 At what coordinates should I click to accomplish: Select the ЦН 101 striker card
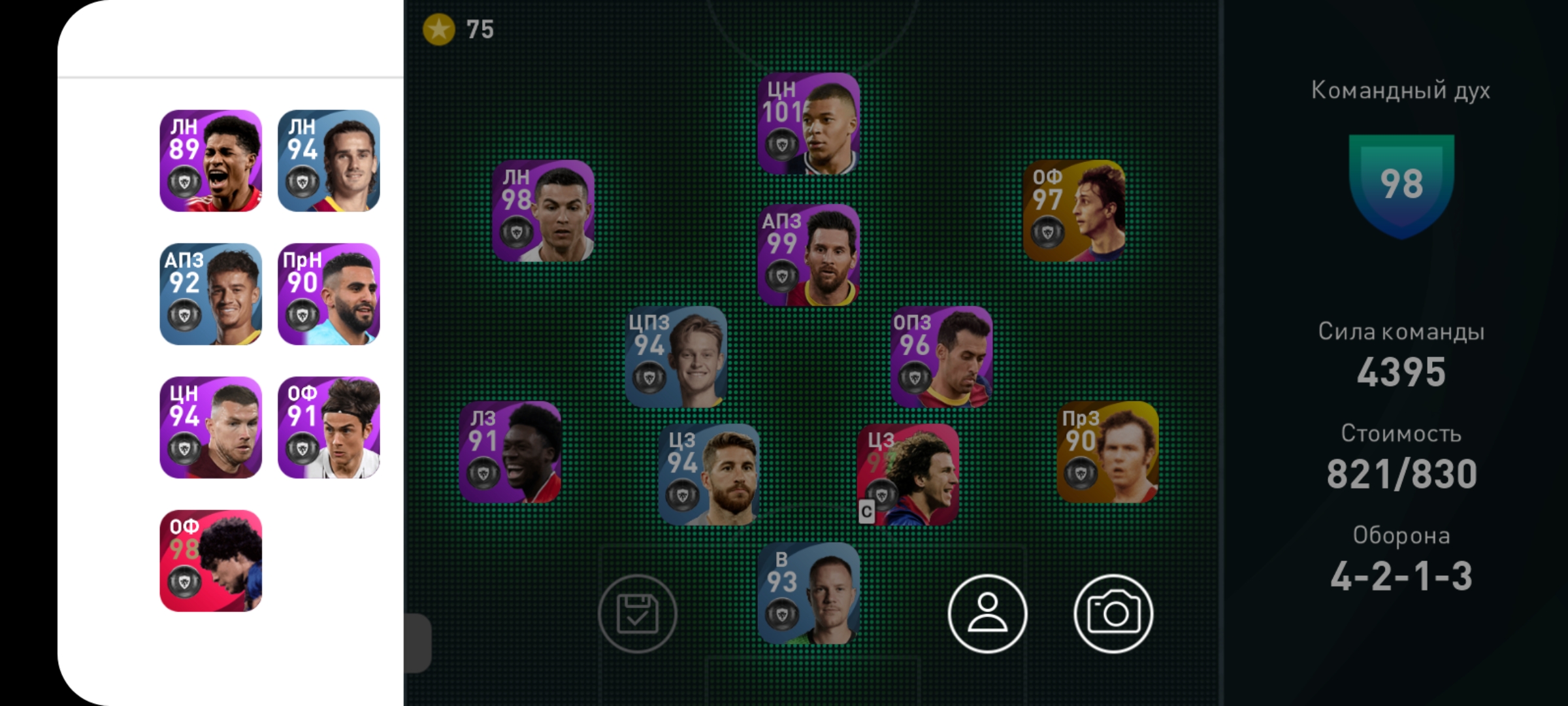click(x=809, y=124)
